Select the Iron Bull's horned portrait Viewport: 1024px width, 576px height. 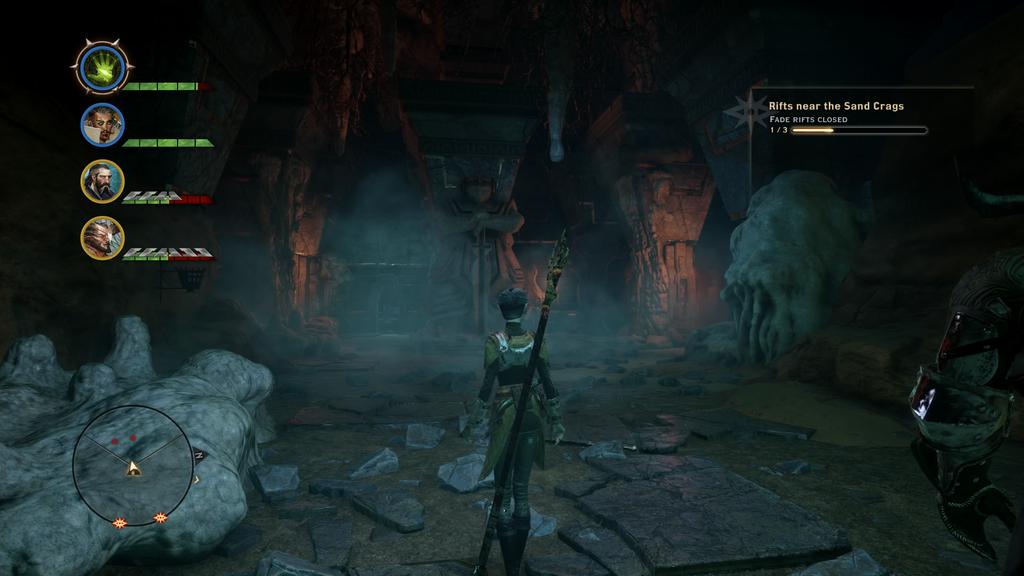pos(102,238)
